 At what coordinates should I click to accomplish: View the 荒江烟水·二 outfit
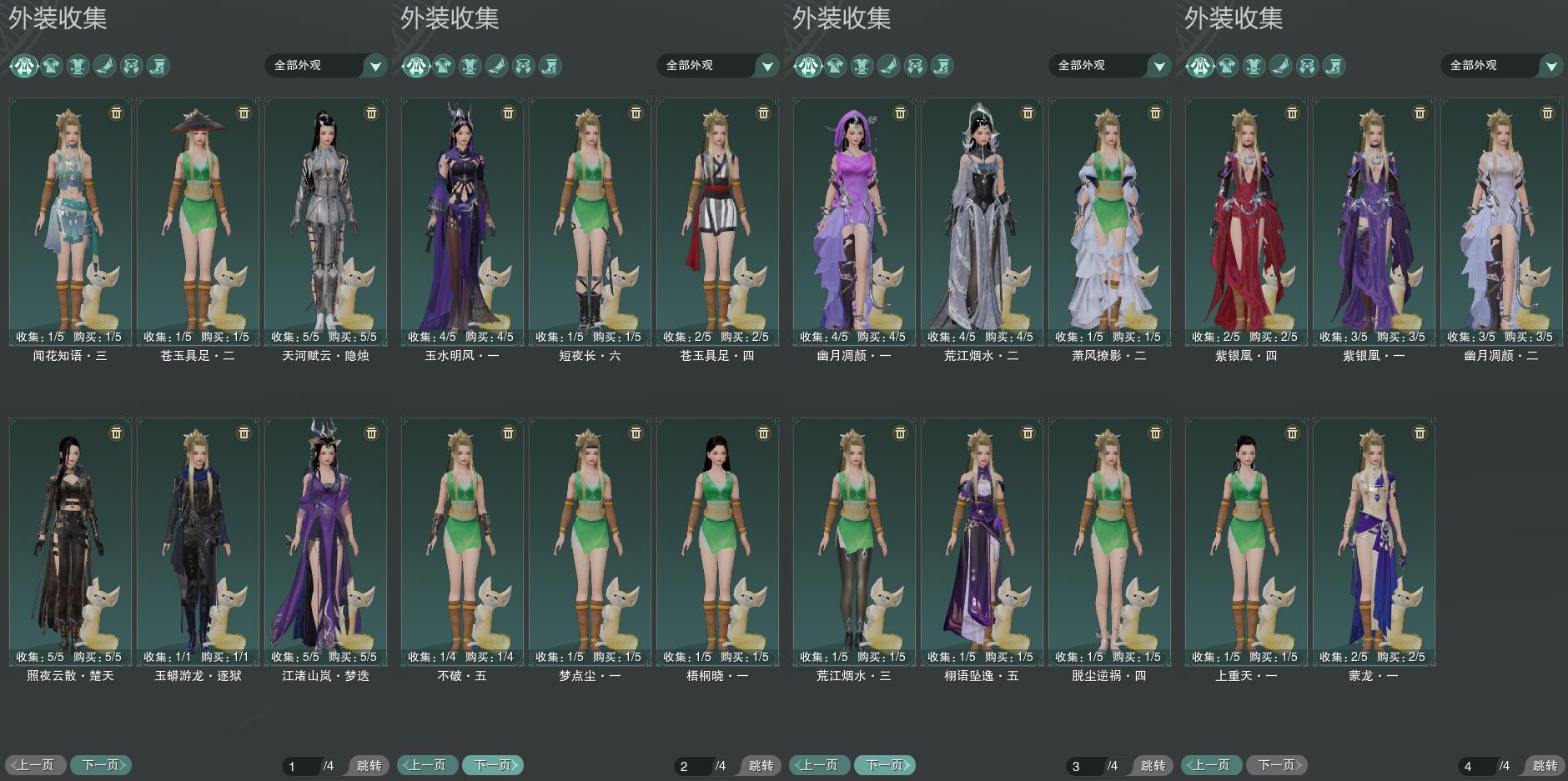coord(982,221)
